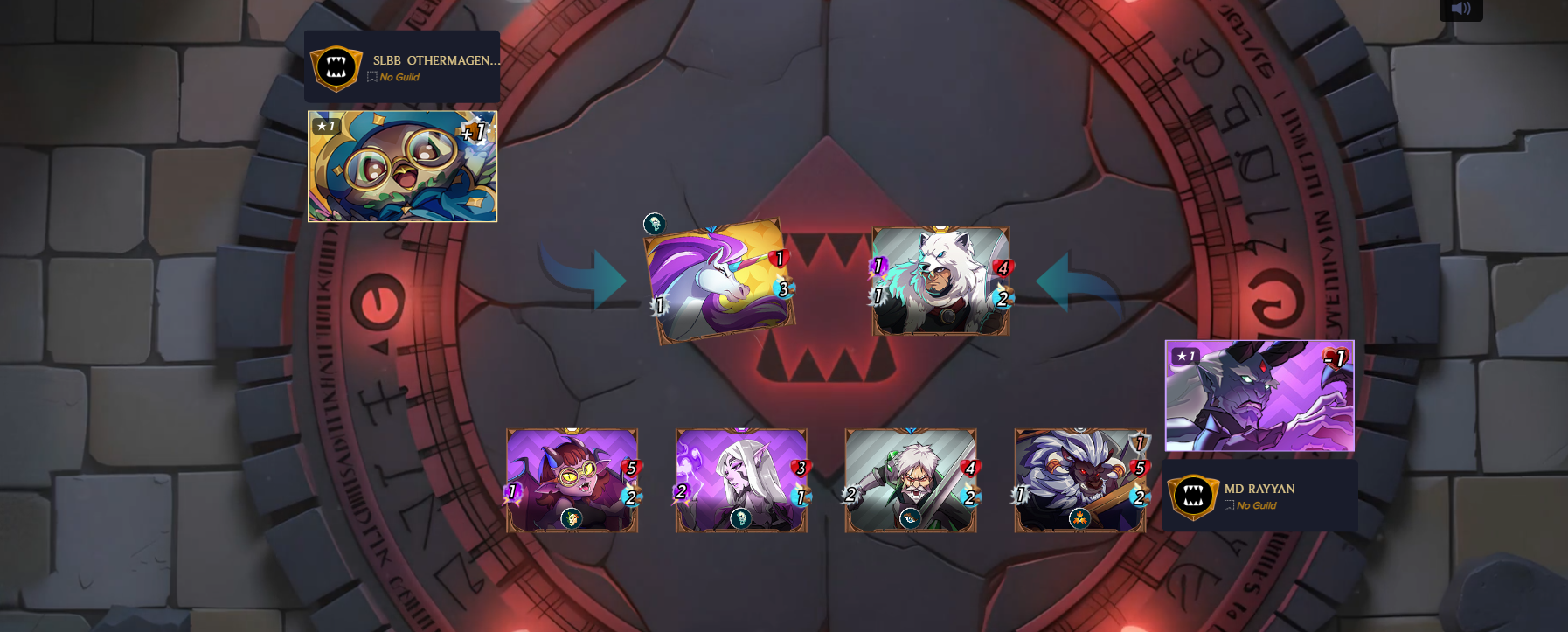This screenshot has height=632, width=1568.
Task: Open the MD-RAYYAN player nameplate
Action: (1259, 496)
